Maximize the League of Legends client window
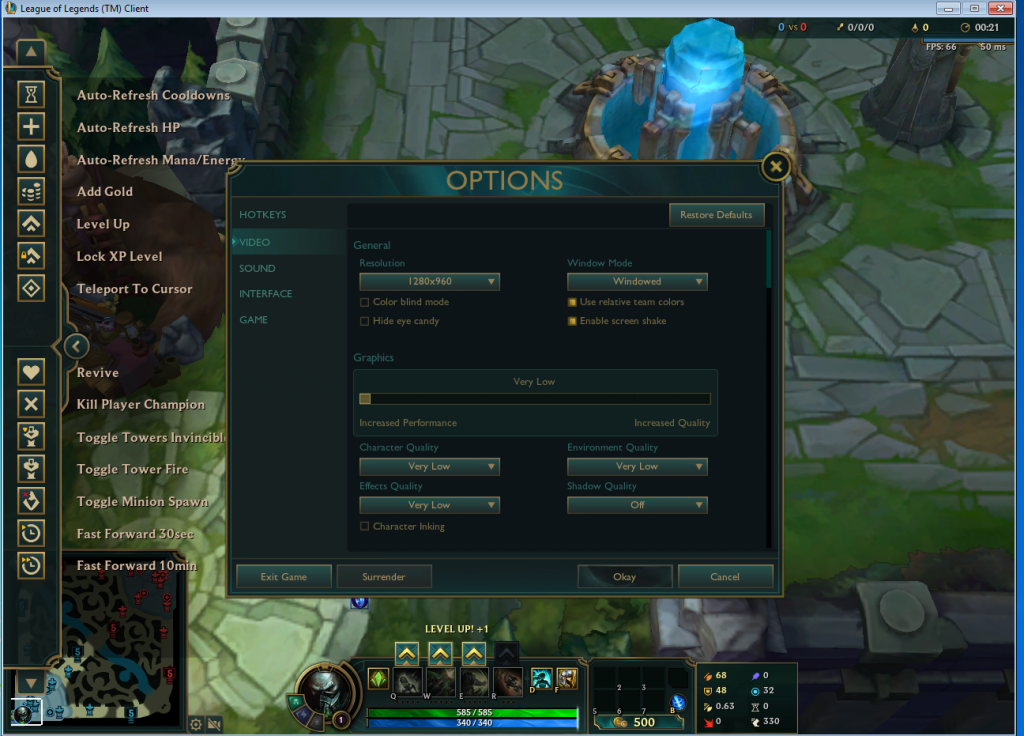The width and height of the screenshot is (1024, 736). 973,8
